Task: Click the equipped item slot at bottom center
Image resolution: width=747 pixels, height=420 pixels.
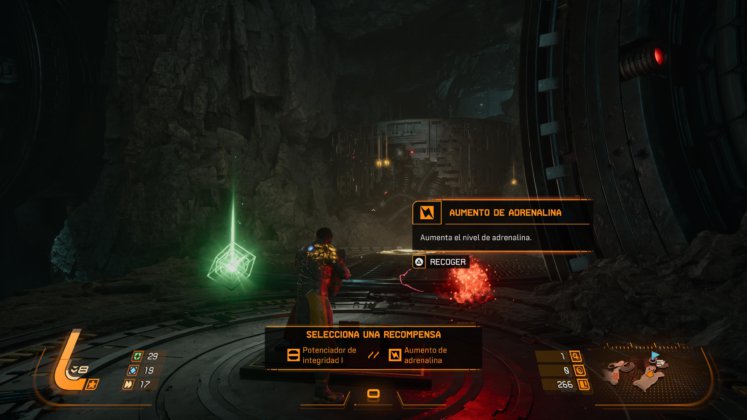Action: (x=373, y=393)
